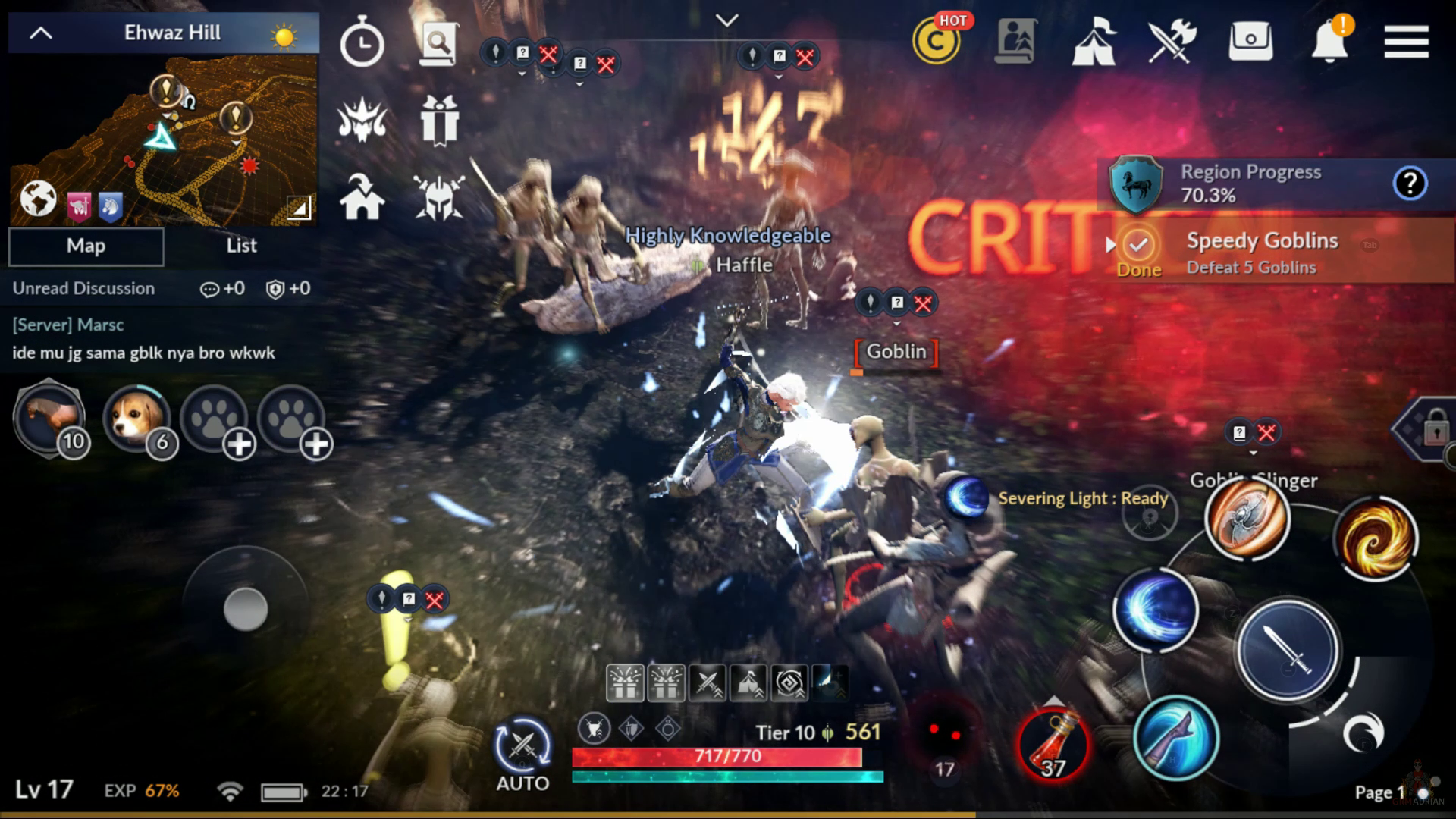This screenshot has height=819, width=1456.
Task: Open the inventory bag icon
Action: coord(1250,40)
